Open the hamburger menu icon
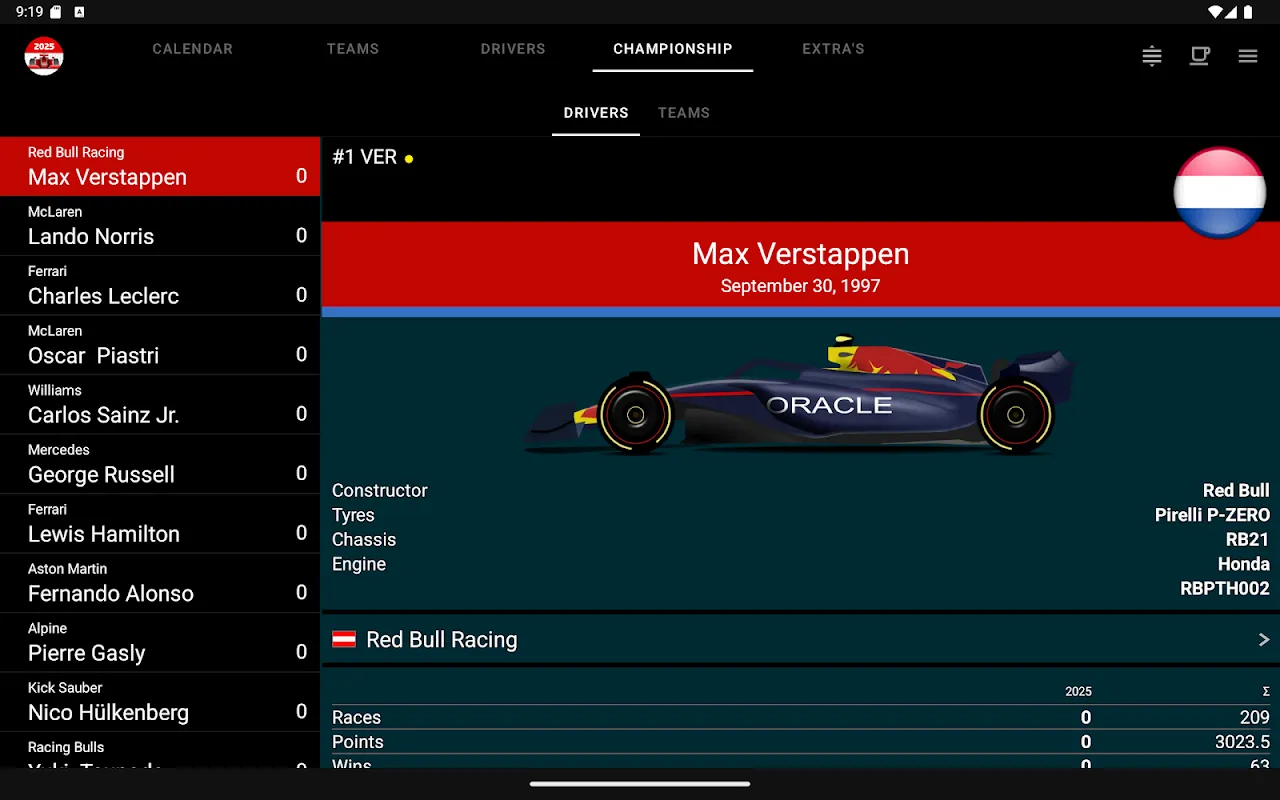 pyautogui.click(x=1248, y=56)
